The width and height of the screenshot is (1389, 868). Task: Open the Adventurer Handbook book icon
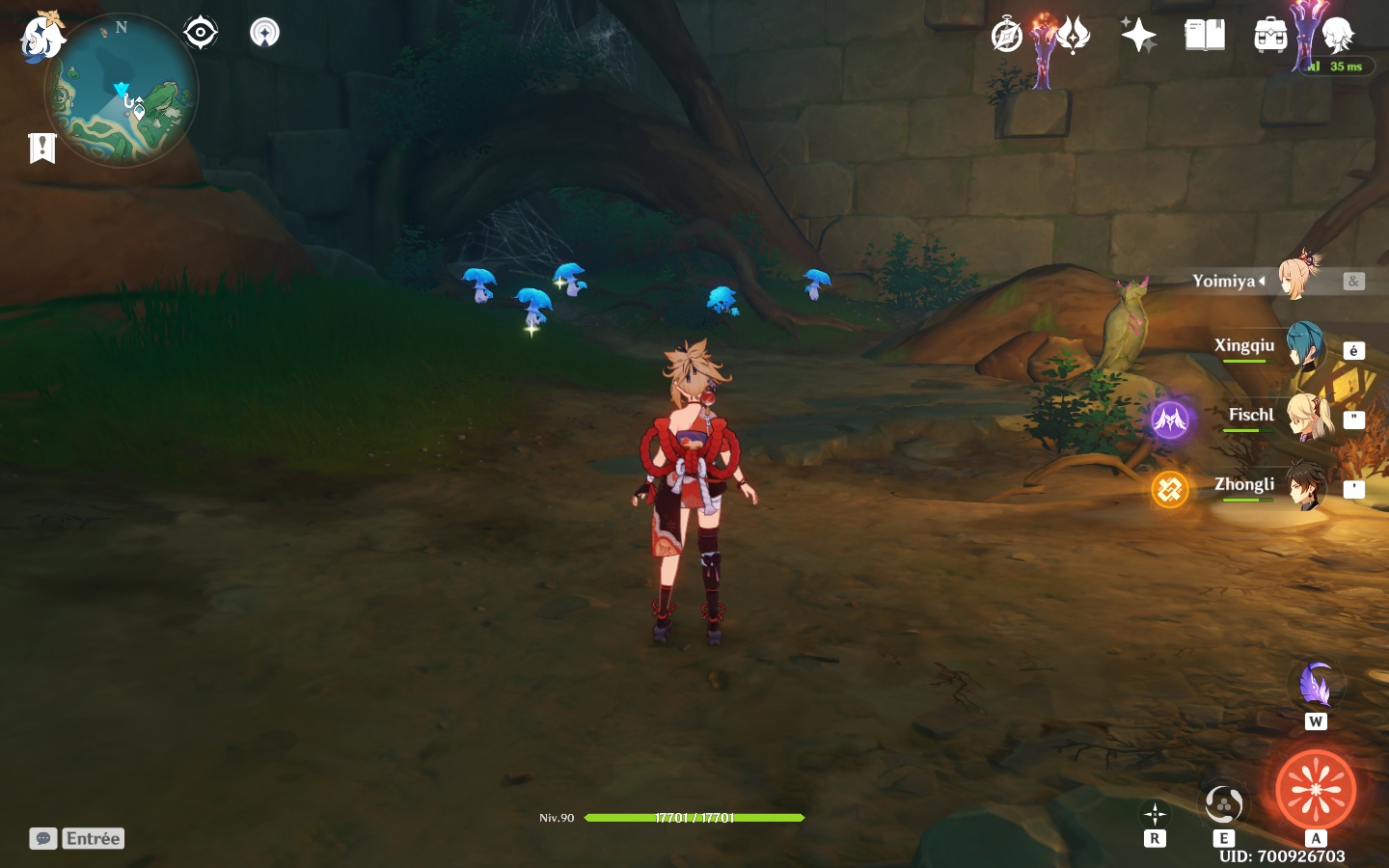(x=1205, y=37)
